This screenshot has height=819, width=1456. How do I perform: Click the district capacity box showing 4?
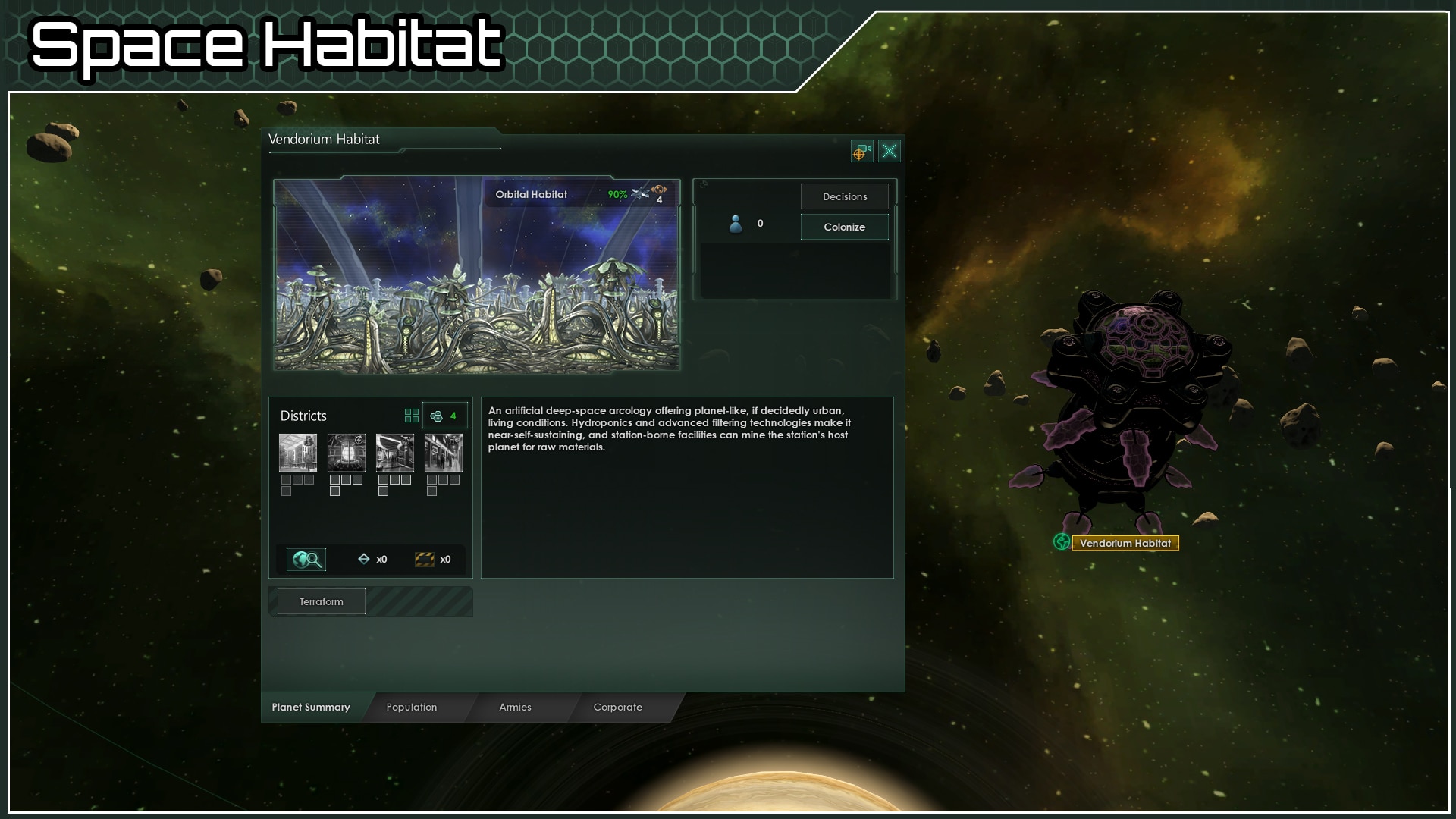pyautogui.click(x=444, y=416)
